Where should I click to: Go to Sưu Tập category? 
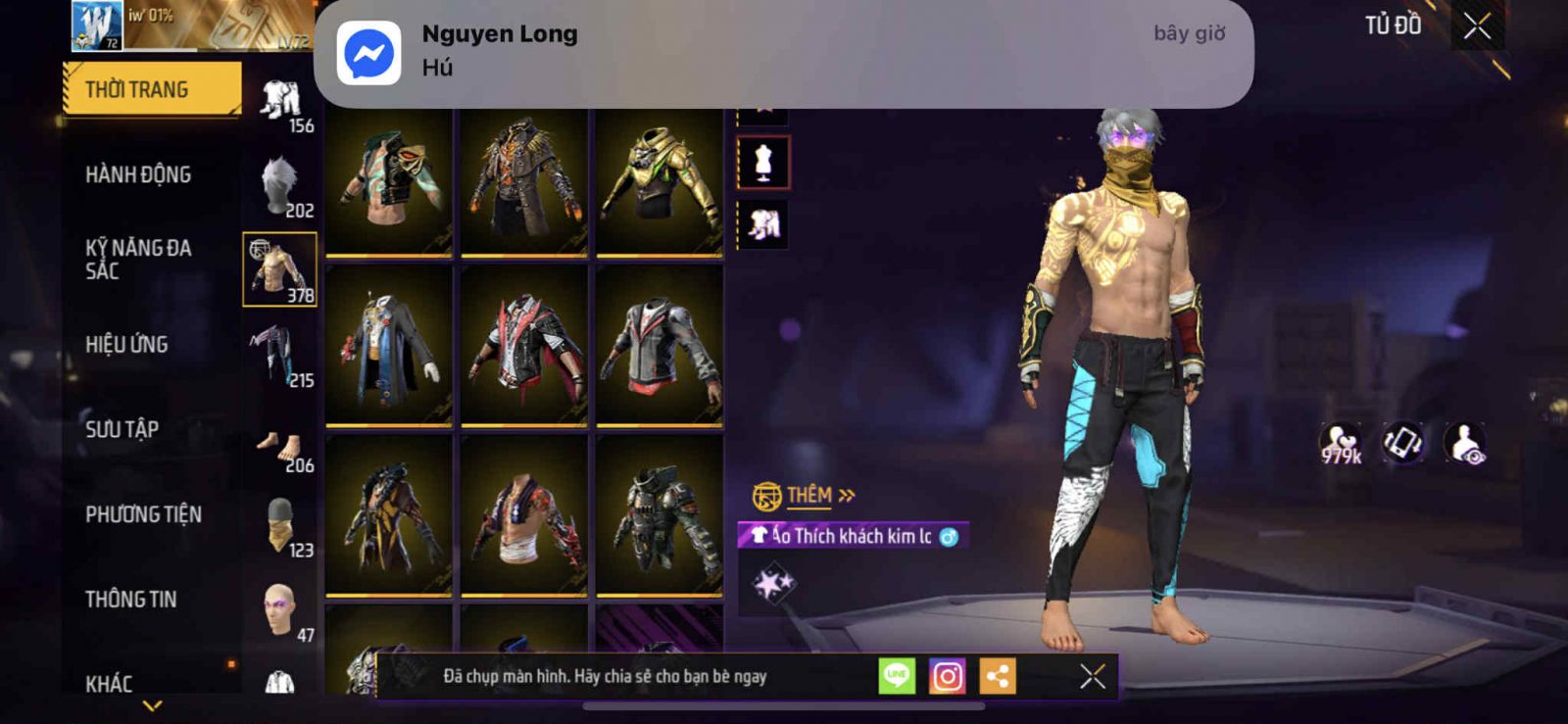(122, 429)
